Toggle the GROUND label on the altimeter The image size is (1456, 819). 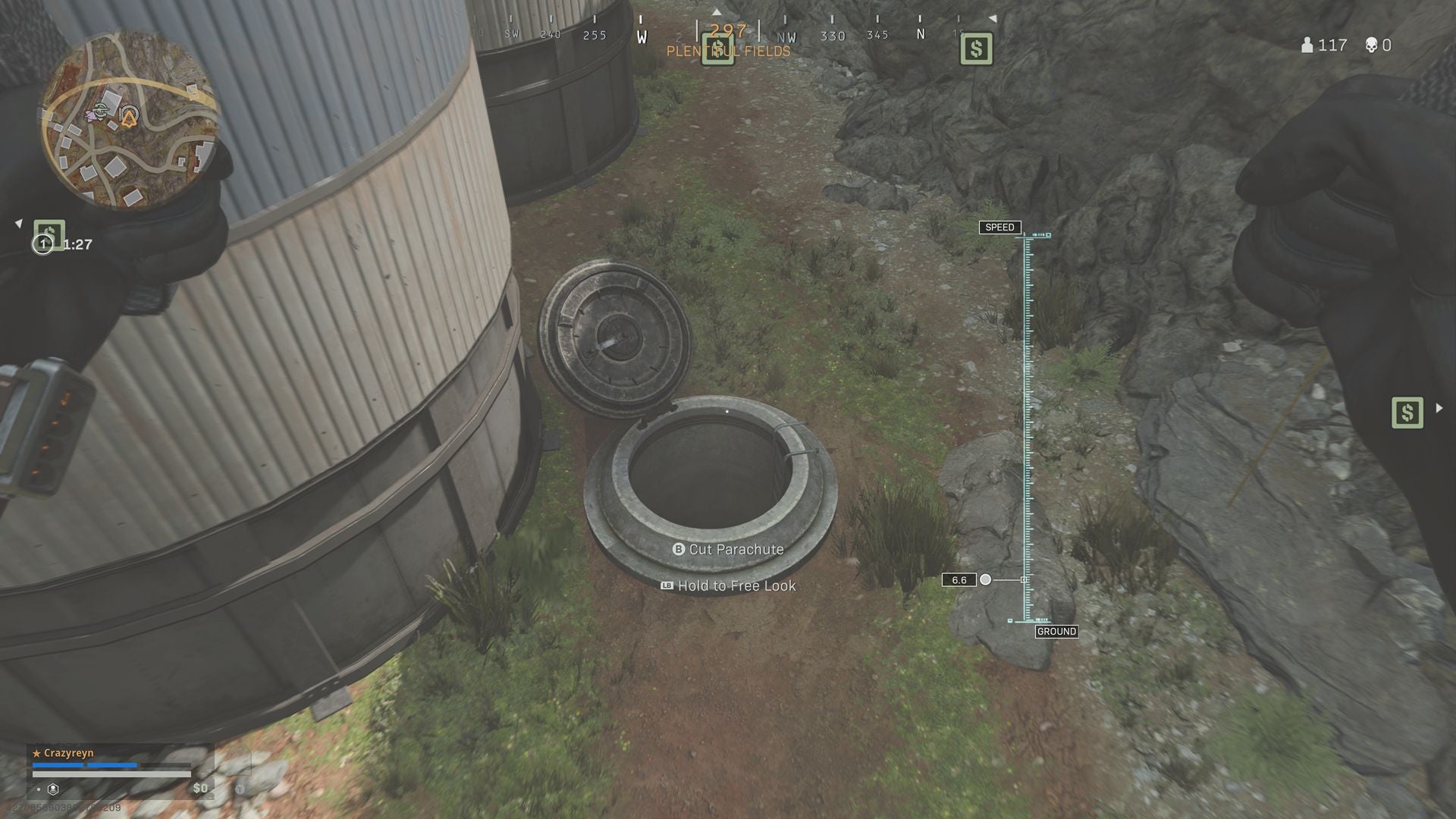pos(1057,631)
